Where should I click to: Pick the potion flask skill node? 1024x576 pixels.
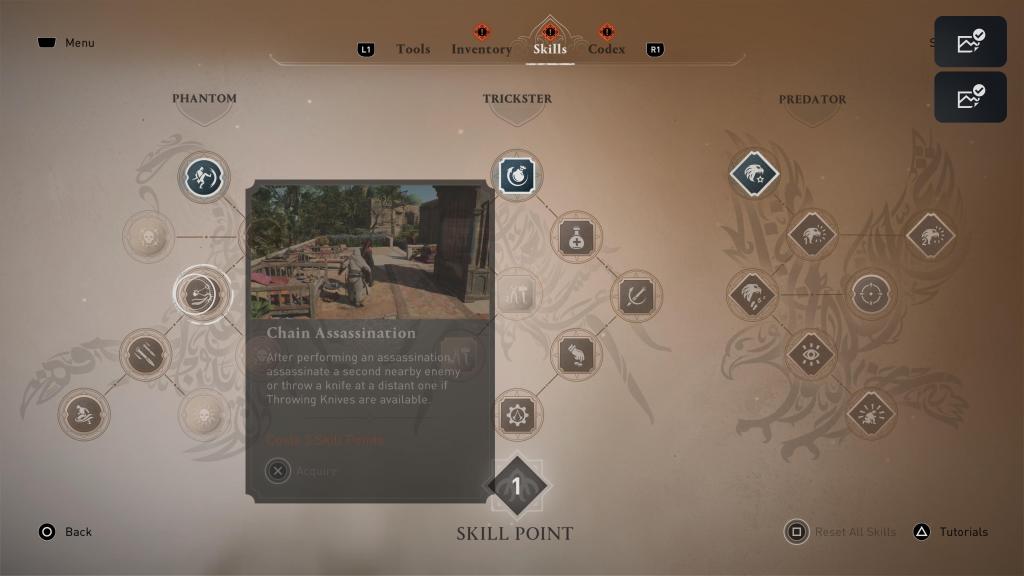tap(577, 237)
